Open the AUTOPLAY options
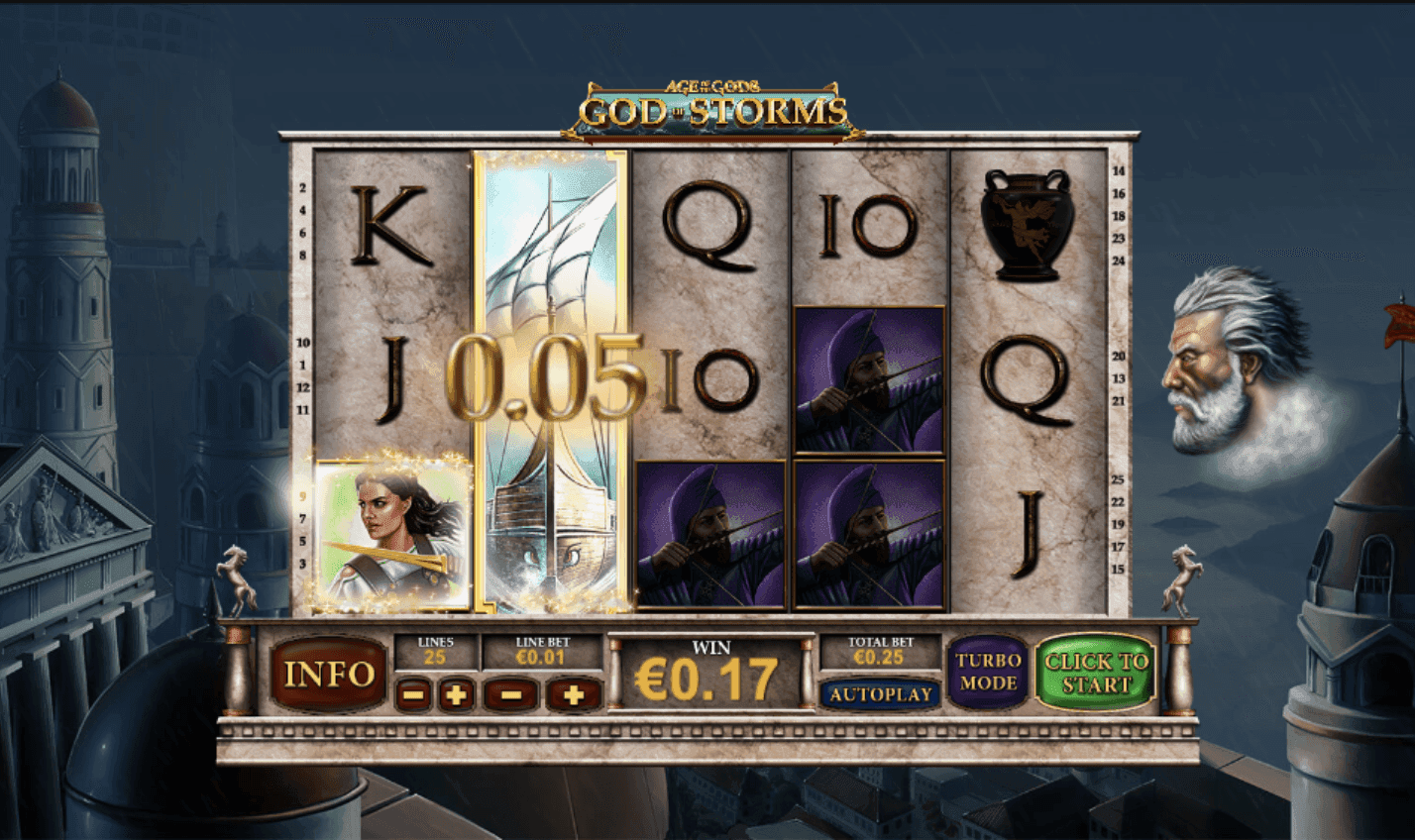 [881, 694]
